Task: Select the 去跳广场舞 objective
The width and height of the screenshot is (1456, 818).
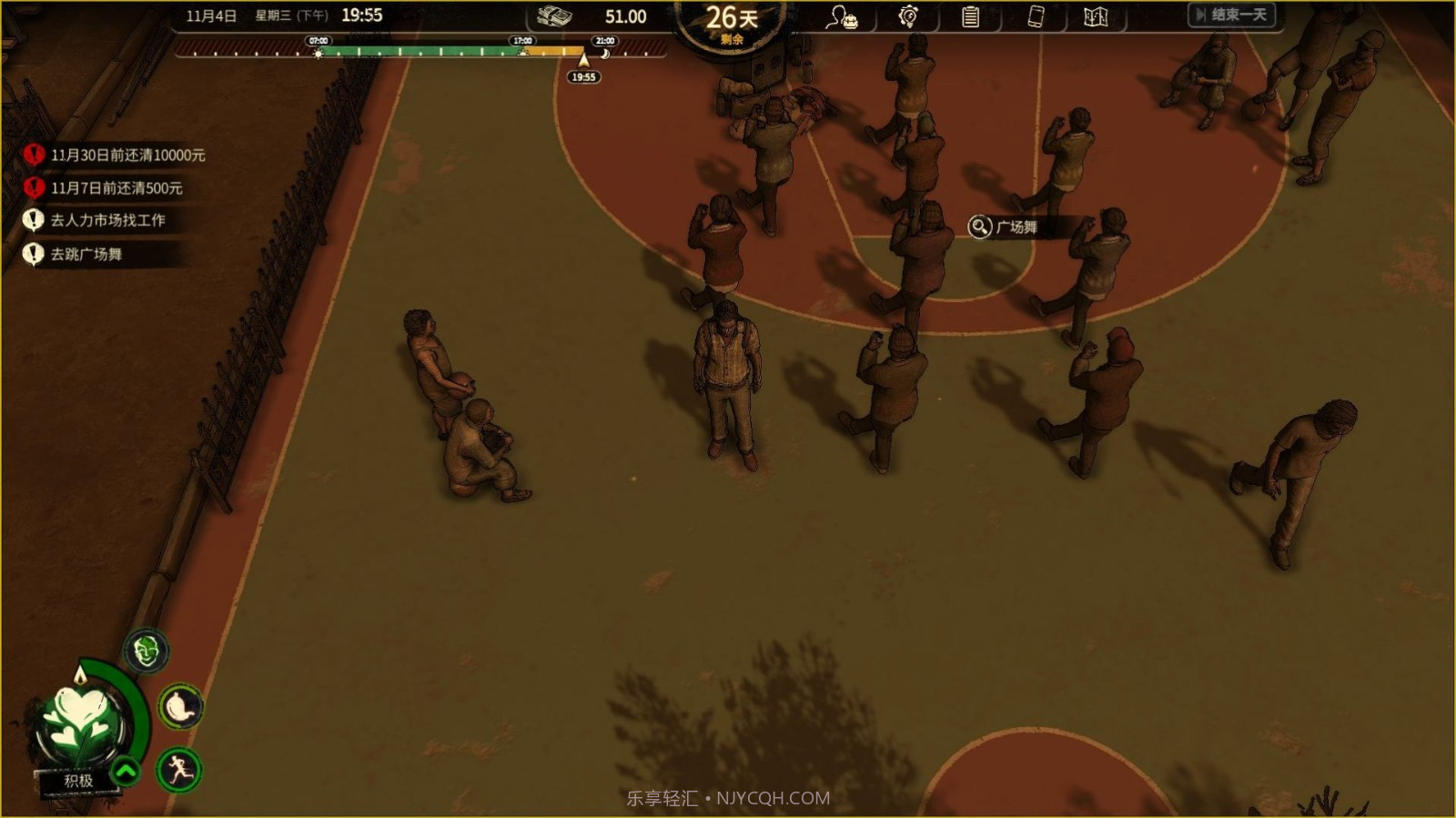Action: (86, 254)
